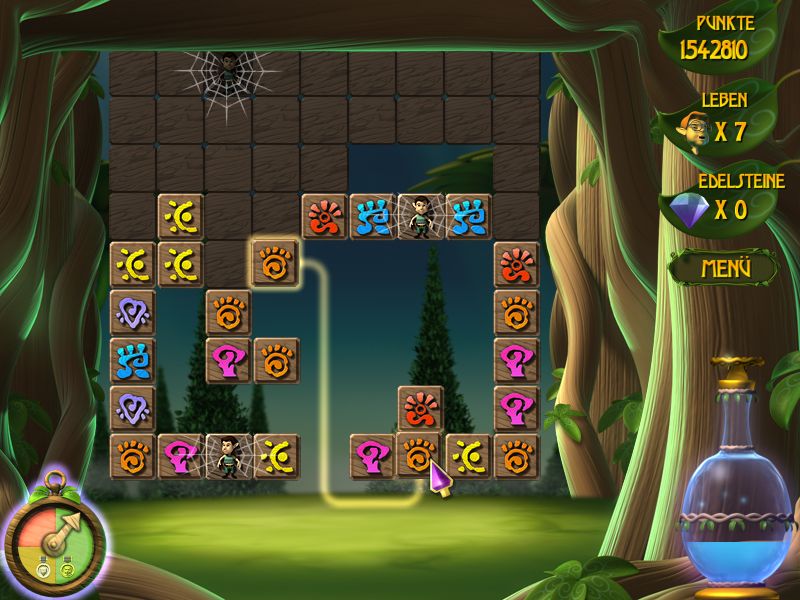Image resolution: width=800 pixels, height=600 pixels.
Task: Choose the blue tile between two purple hearts
Action: coord(132,360)
